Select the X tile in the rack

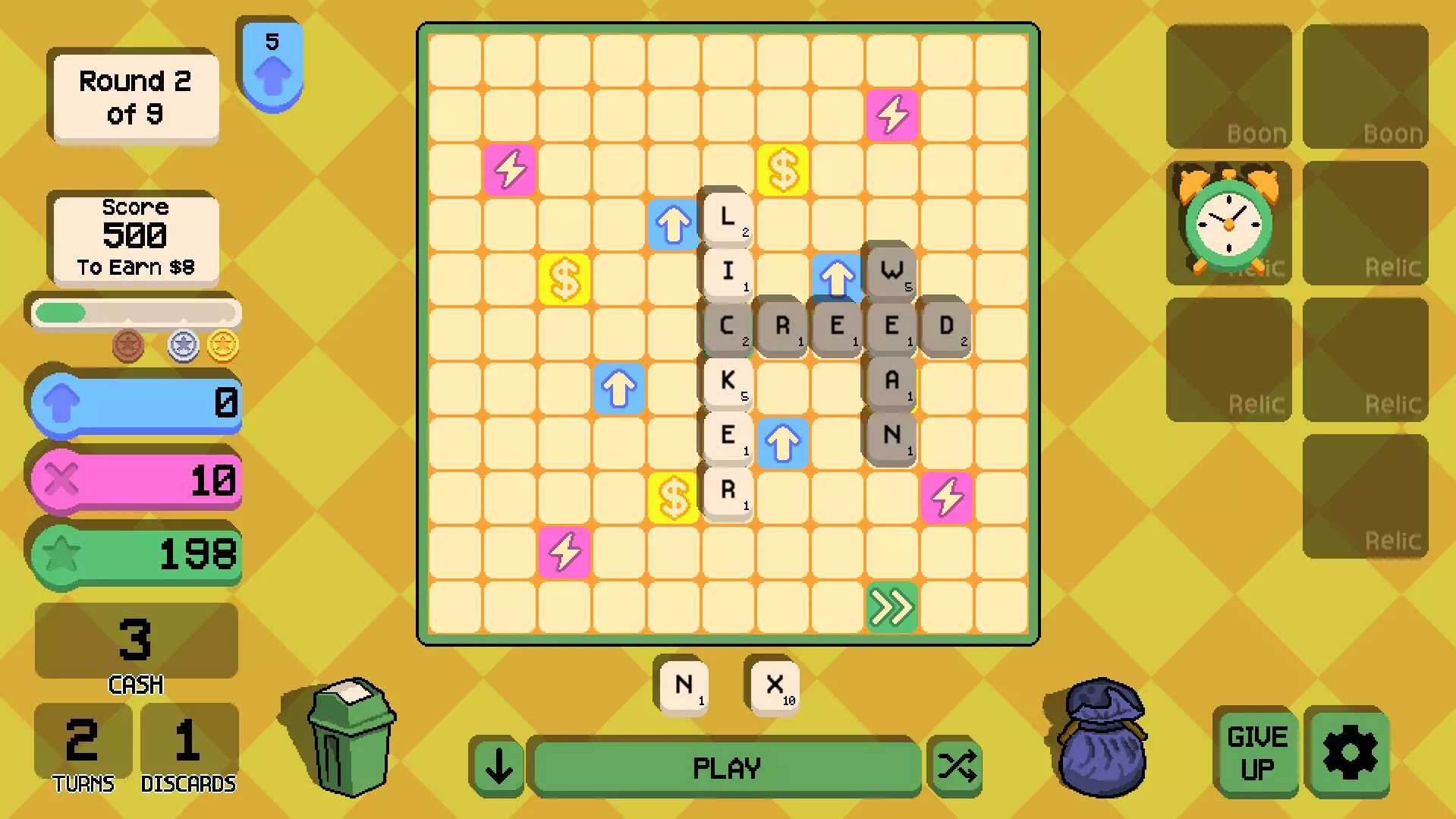[773, 685]
